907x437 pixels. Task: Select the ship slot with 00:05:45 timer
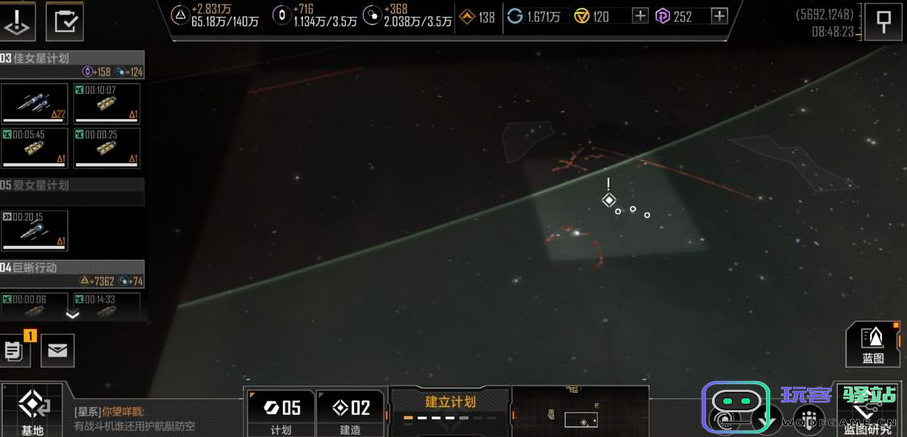pyautogui.click(x=35, y=147)
